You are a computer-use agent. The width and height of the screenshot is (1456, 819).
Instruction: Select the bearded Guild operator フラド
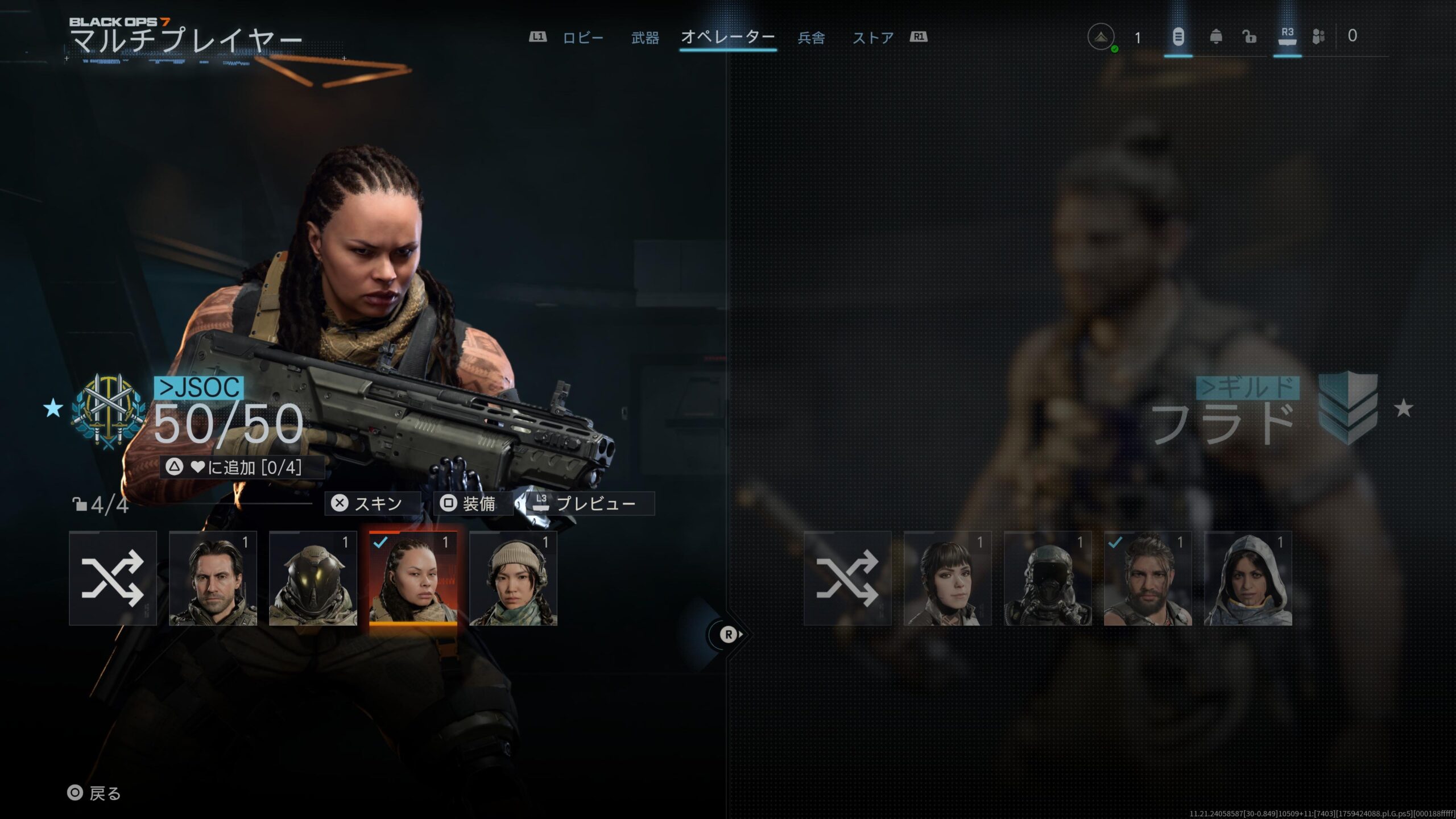tap(1148, 578)
